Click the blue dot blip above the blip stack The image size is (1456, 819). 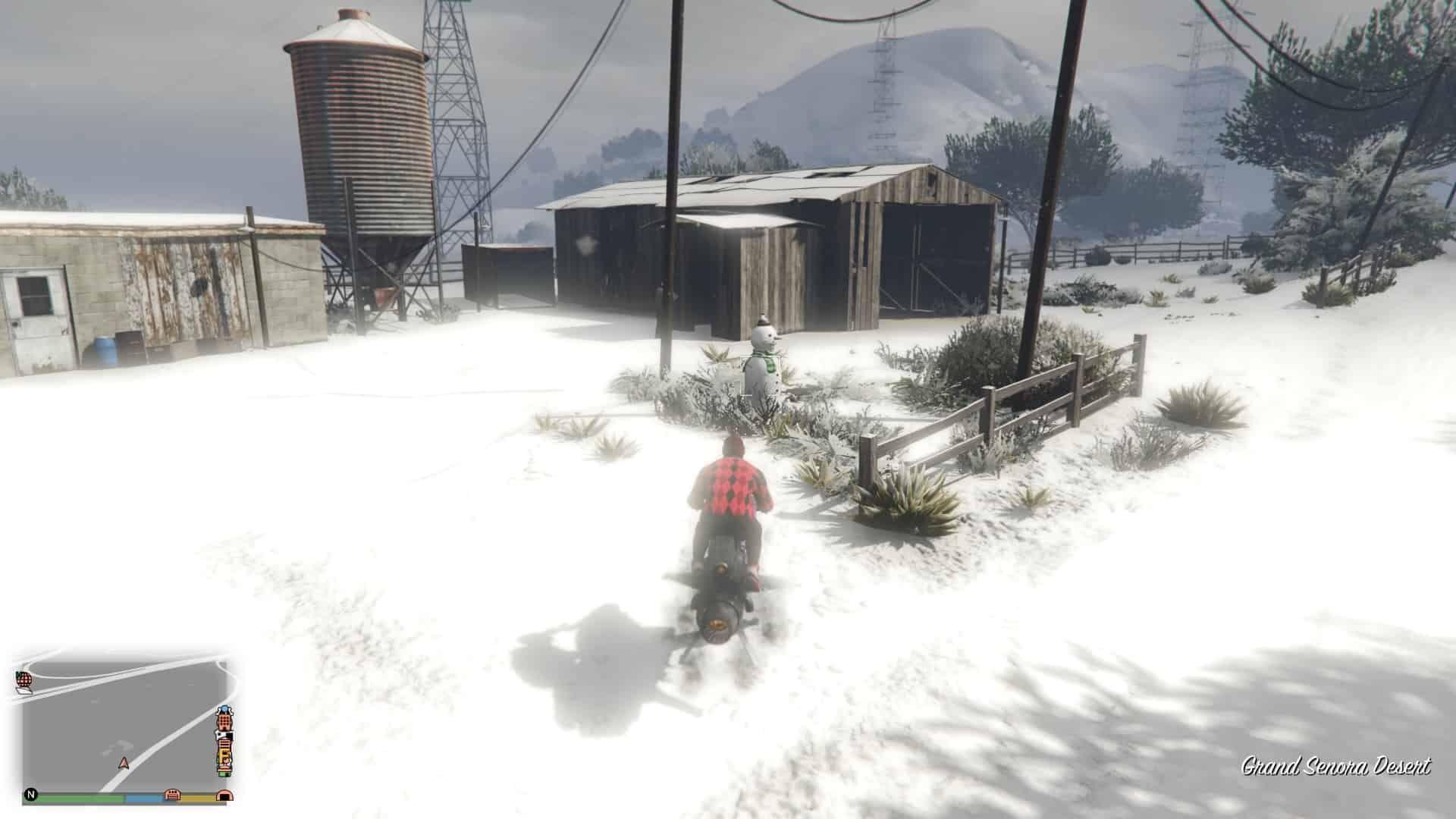224,709
